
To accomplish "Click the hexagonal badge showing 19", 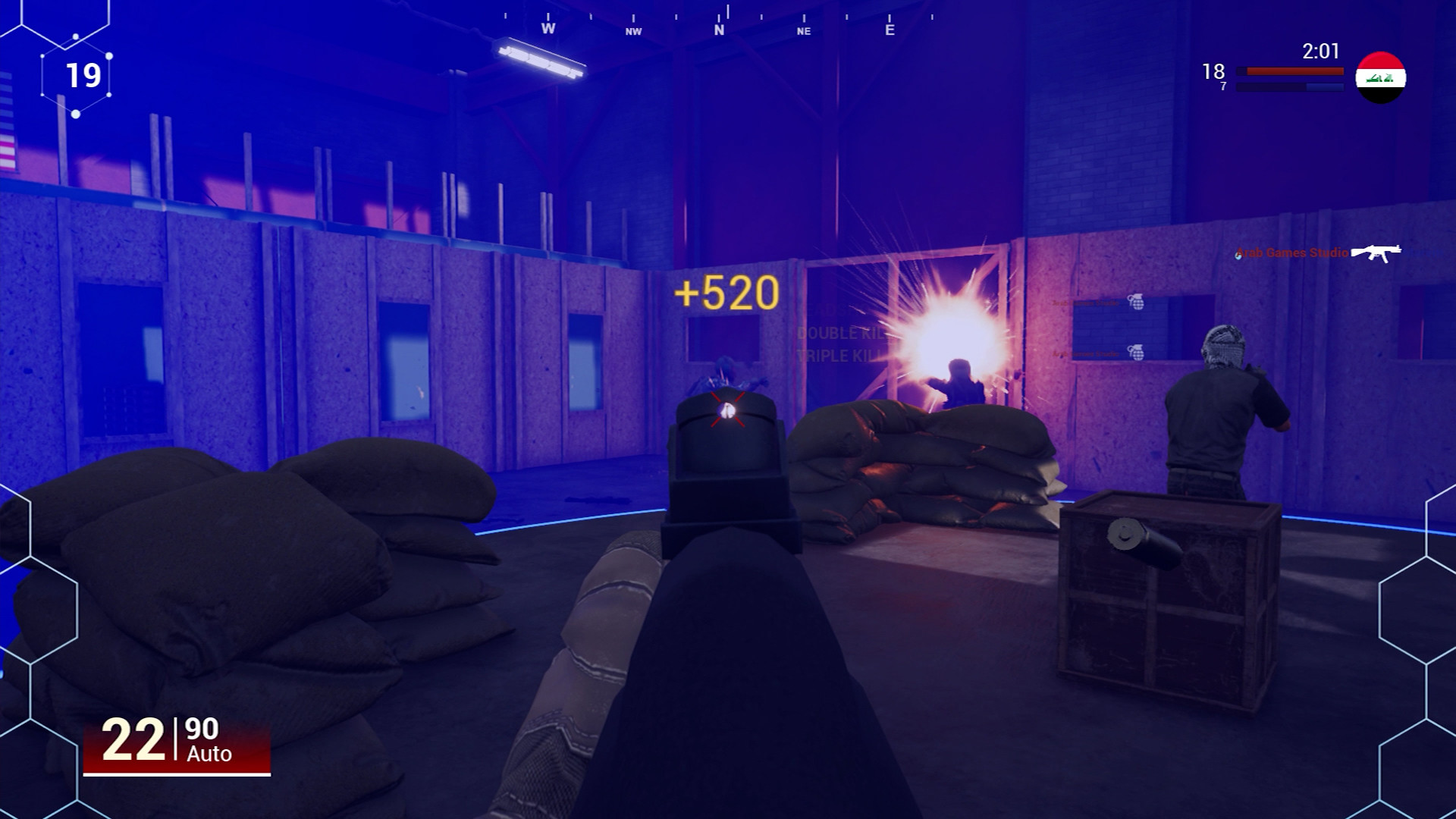I will [83, 75].
